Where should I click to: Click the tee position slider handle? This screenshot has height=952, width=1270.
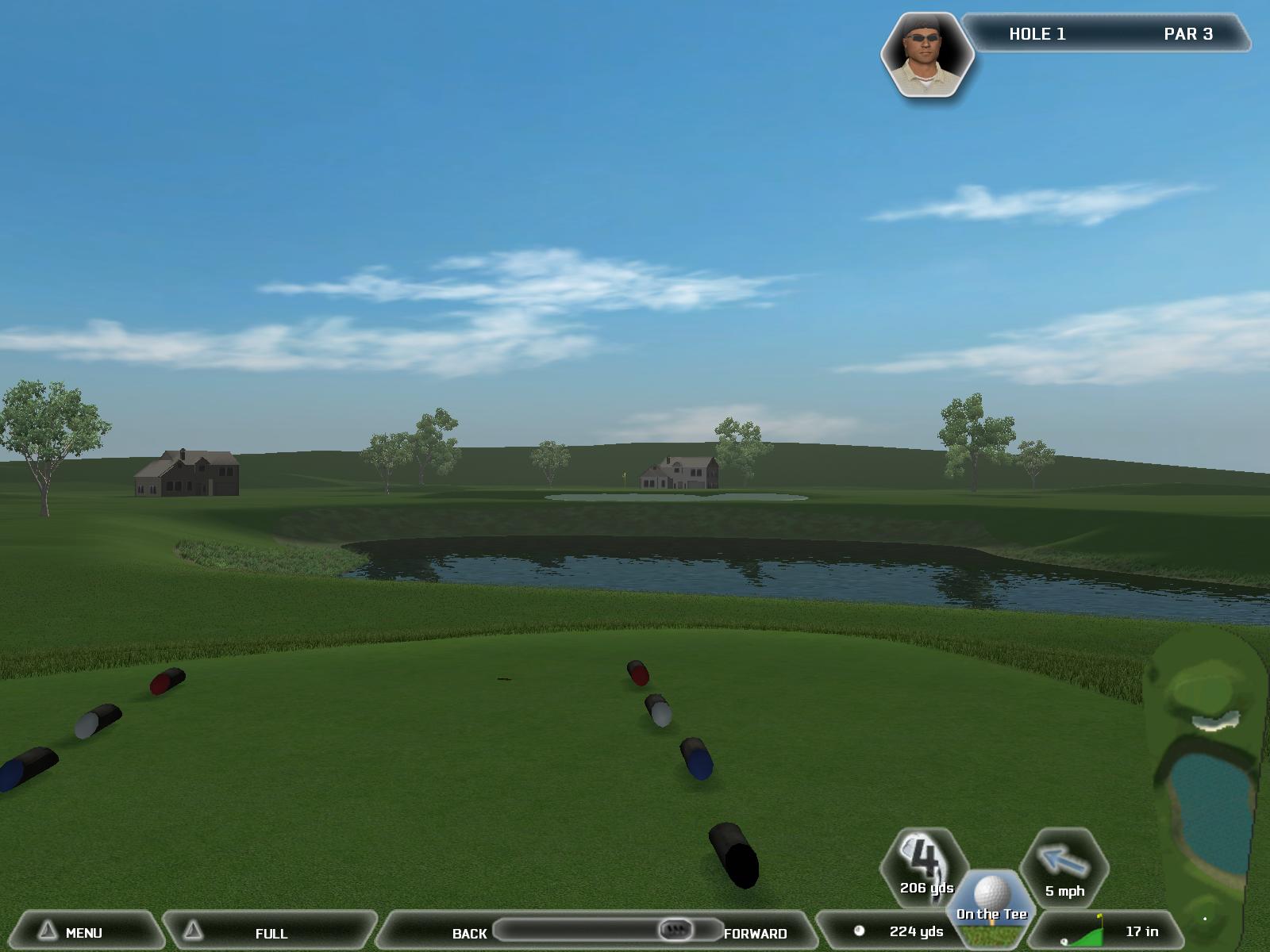click(x=675, y=929)
